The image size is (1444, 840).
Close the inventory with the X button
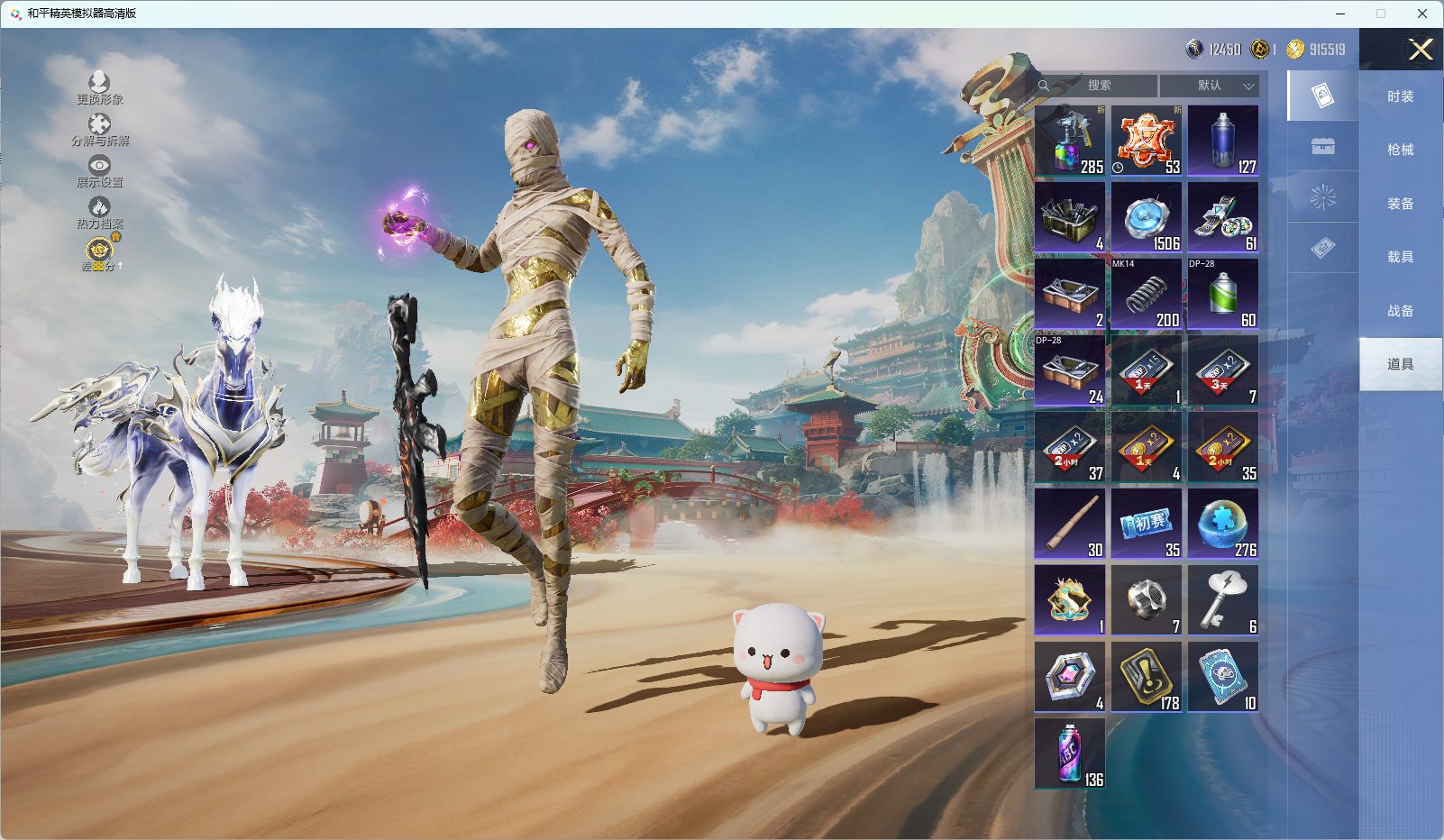[x=1421, y=50]
